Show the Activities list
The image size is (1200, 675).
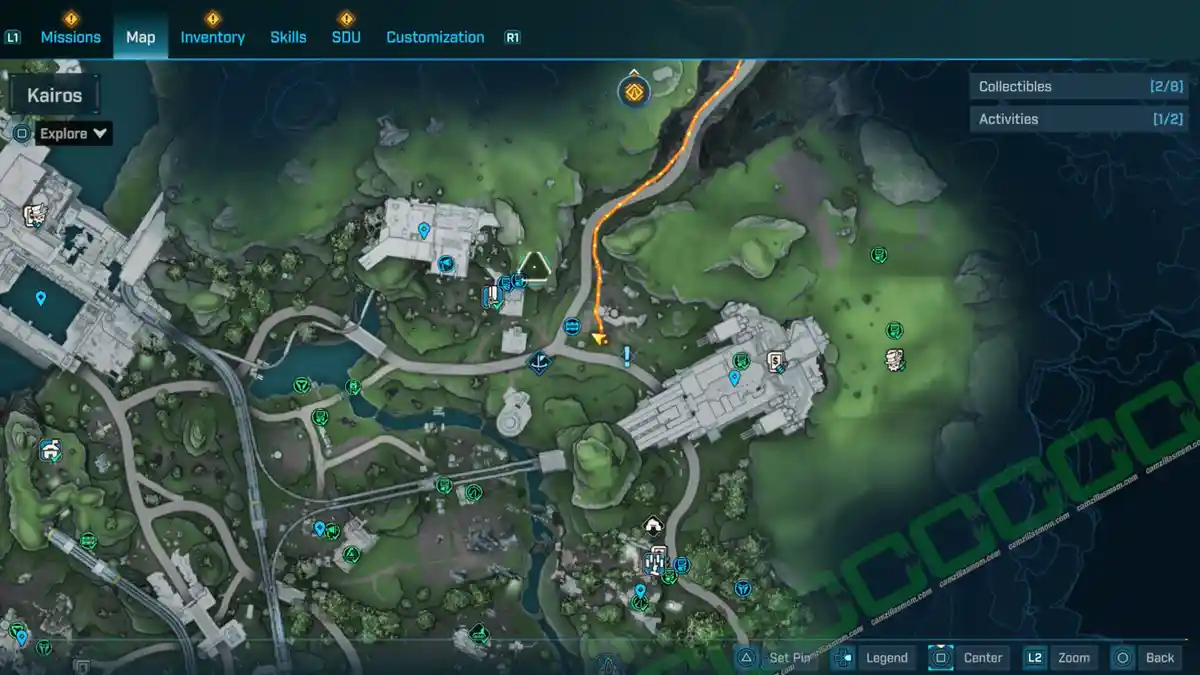1064,119
